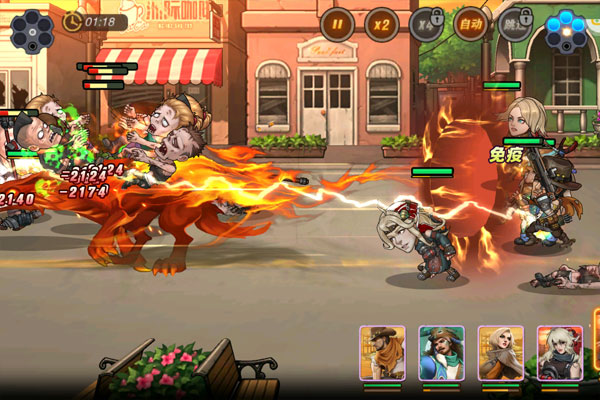Pause the battle
This screenshot has height=400, width=600.
tap(337, 23)
